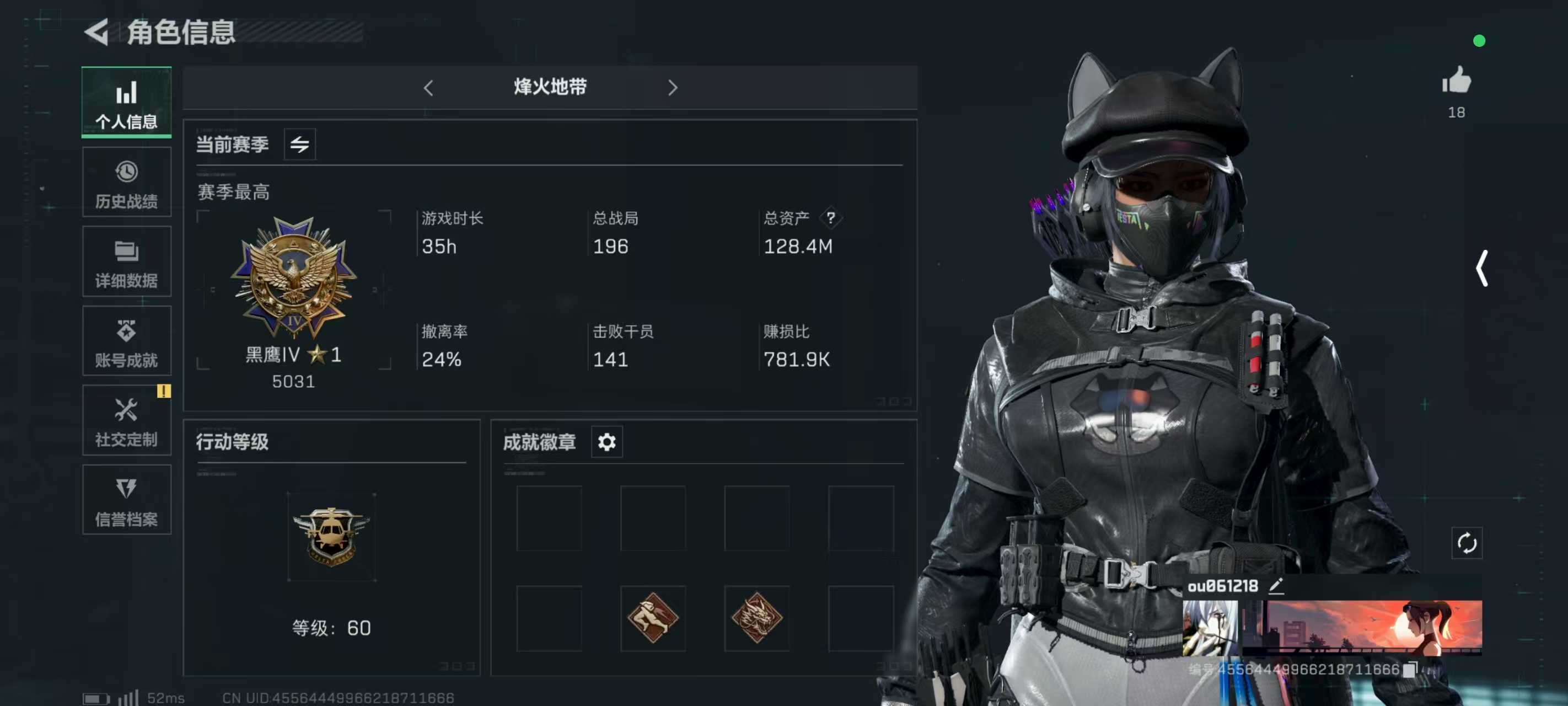This screenshot has width=1568, height=706.
Task: Select the 历史战绩 sidebar icon
Action: 126,181
